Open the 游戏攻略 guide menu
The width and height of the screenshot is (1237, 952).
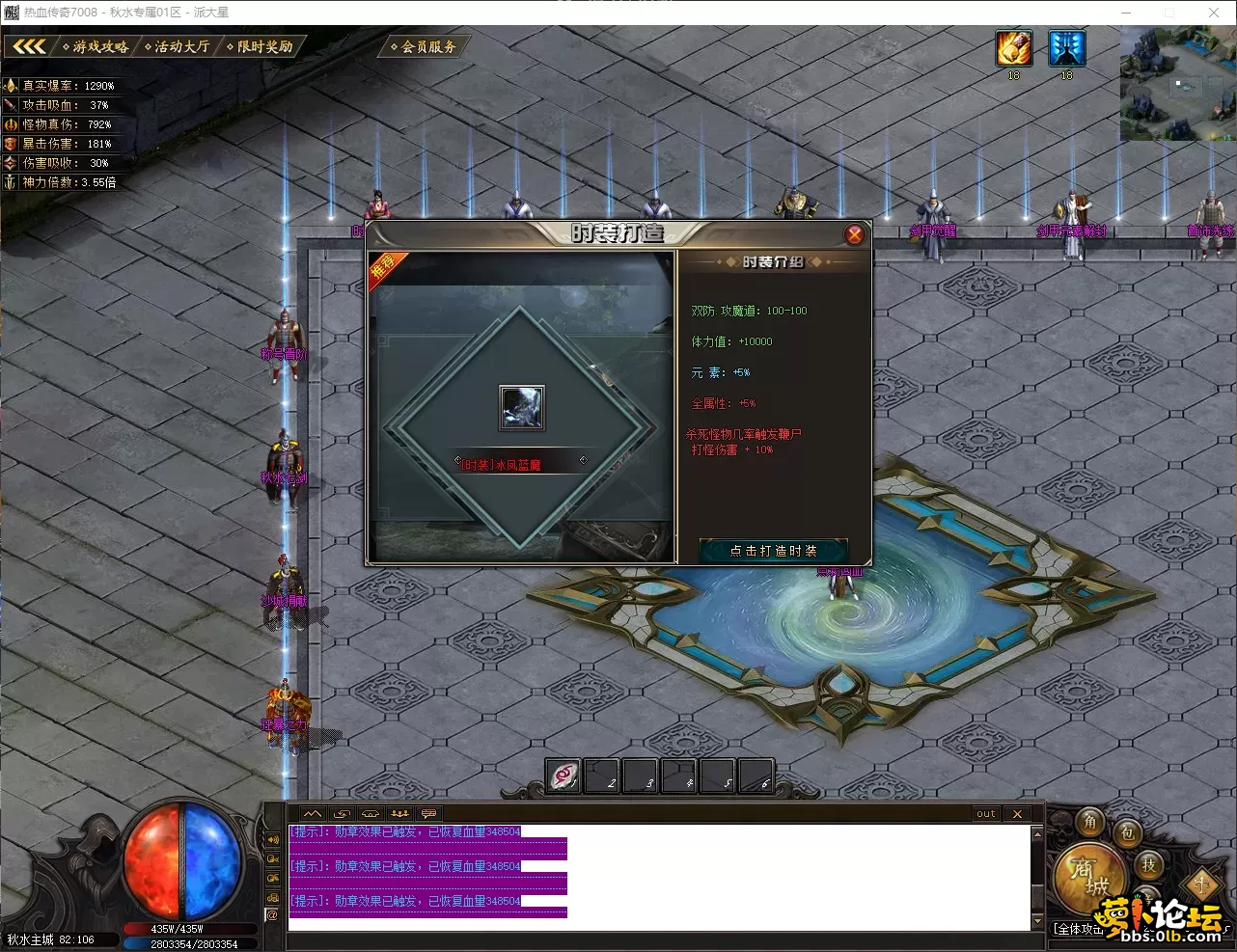96,46
